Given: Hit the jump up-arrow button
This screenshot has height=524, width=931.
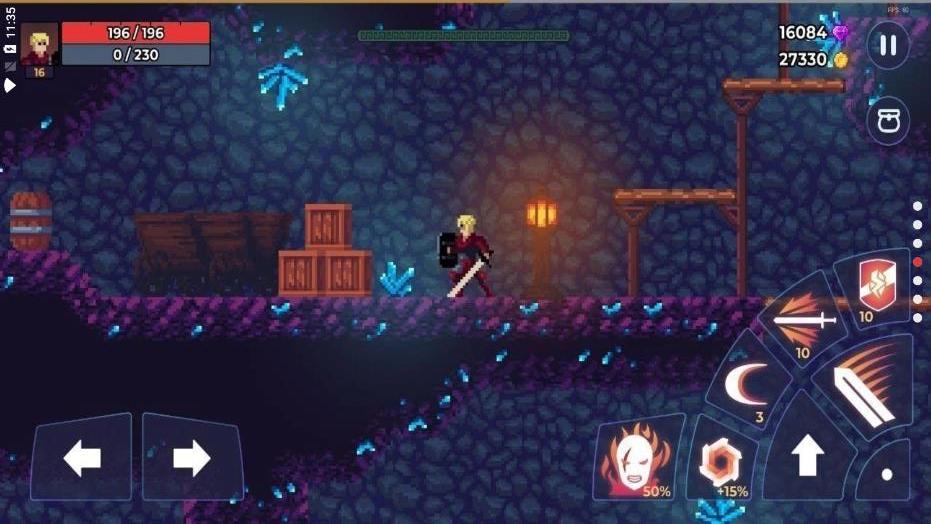Looking at the screenshot, I should [807, 456].
